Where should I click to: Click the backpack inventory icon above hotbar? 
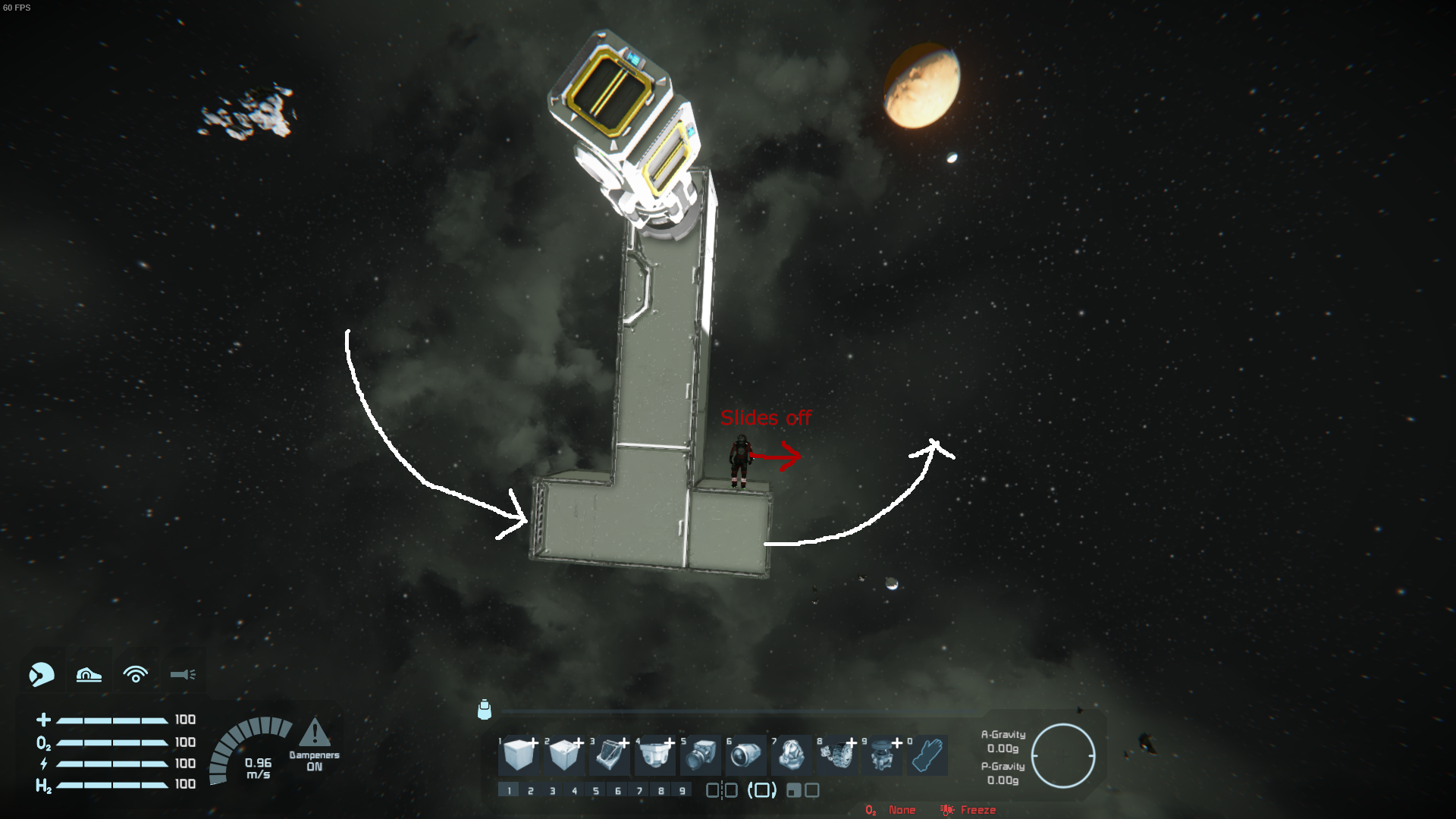tap(485, 710)
